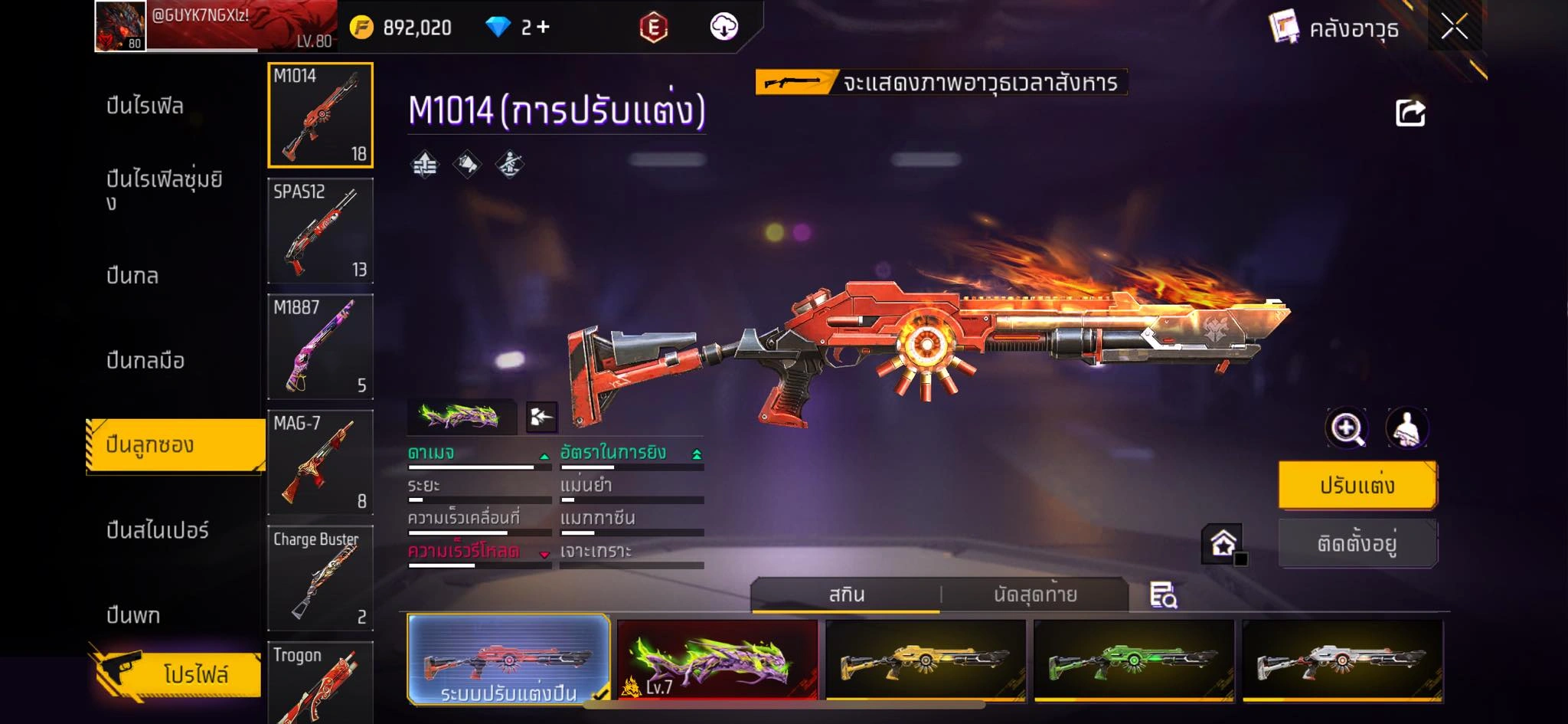Close the weapon armory screen
The image size is (1568, 724).
tap(1454, 28)
